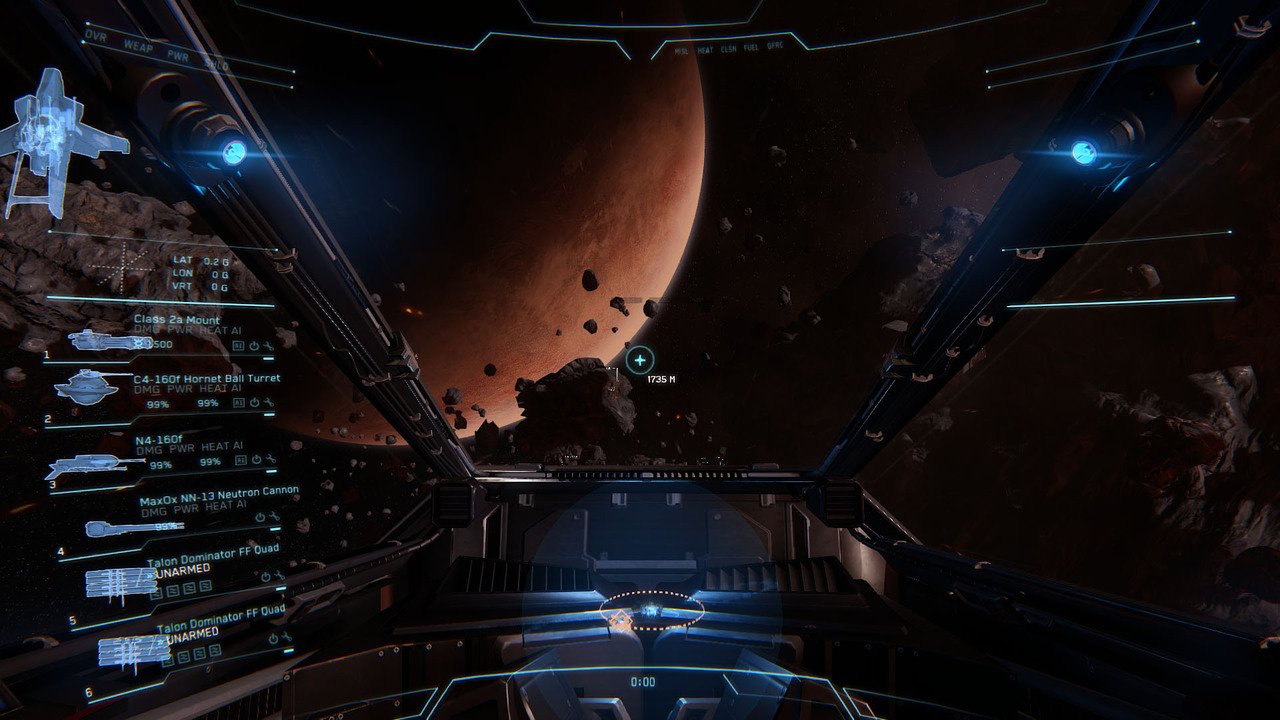Click the power icon on the C4-160f Hornet Ball Turret

click(254, 405)
